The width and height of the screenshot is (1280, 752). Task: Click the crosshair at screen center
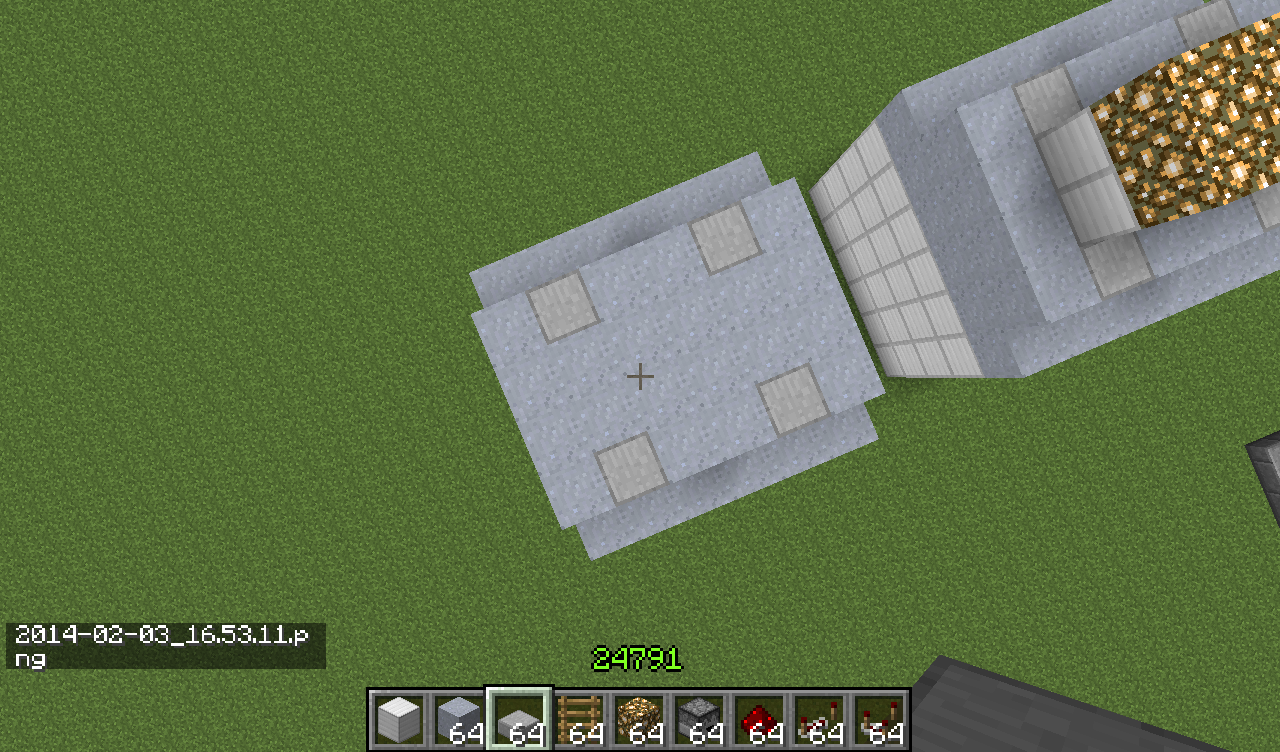click(640, 377)
